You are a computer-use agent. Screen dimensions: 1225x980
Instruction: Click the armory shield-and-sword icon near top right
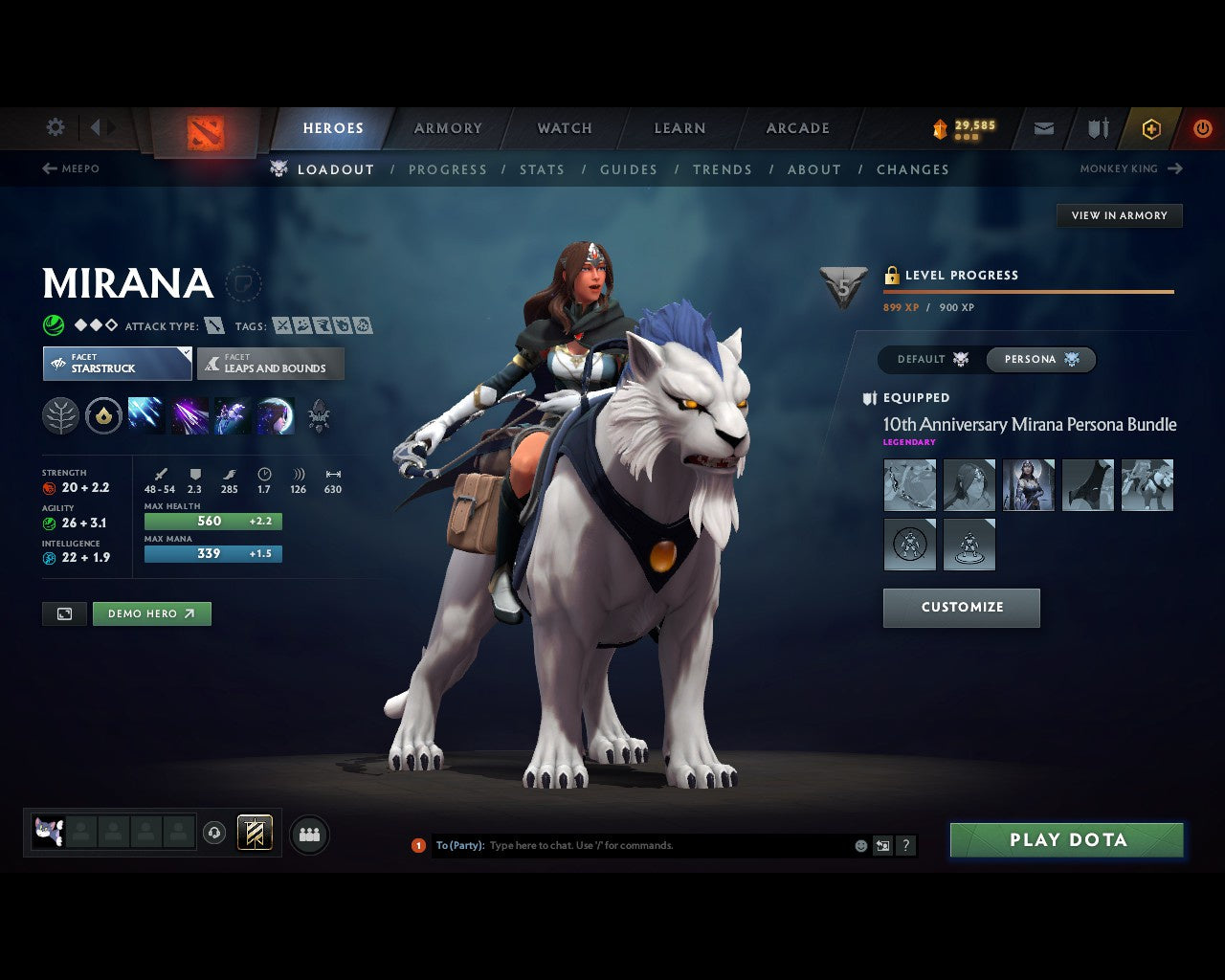[1096, 127]
